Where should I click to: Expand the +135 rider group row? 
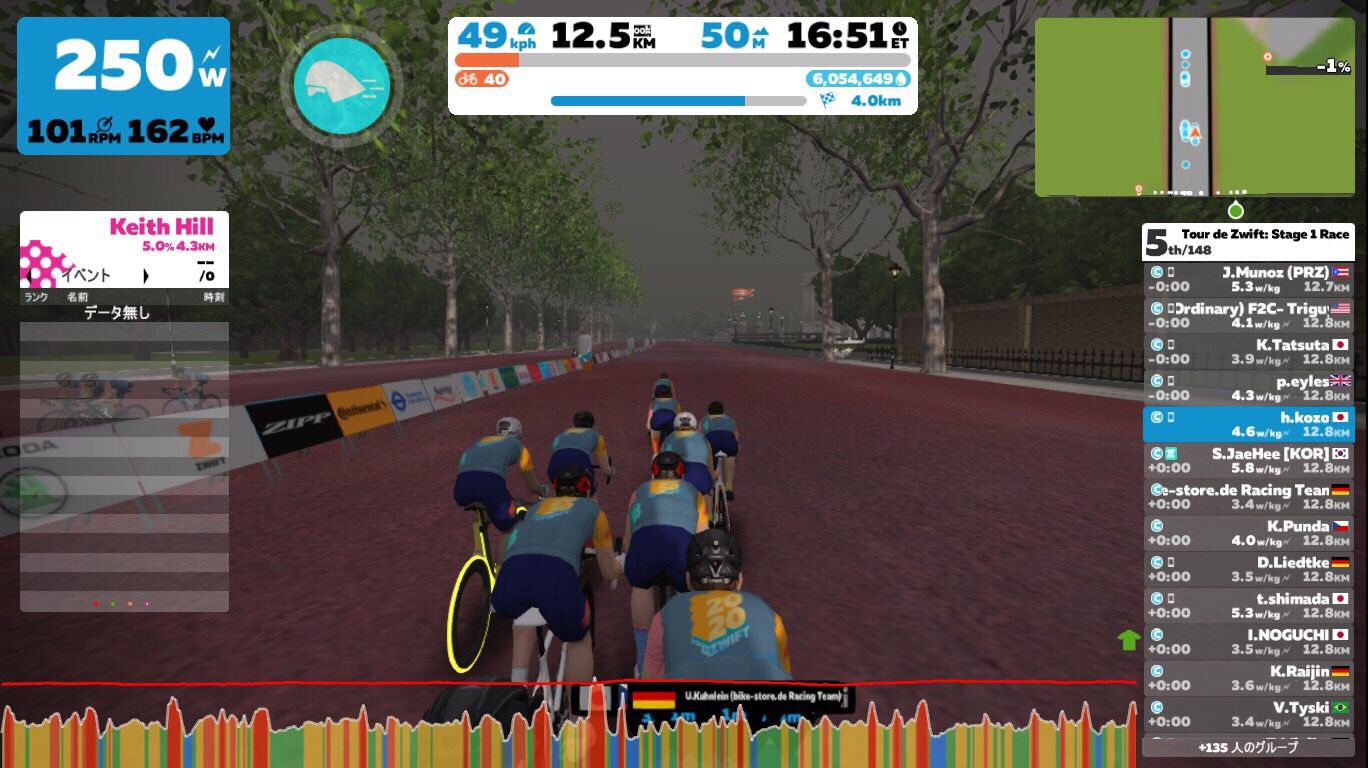tap(1248, 747)
